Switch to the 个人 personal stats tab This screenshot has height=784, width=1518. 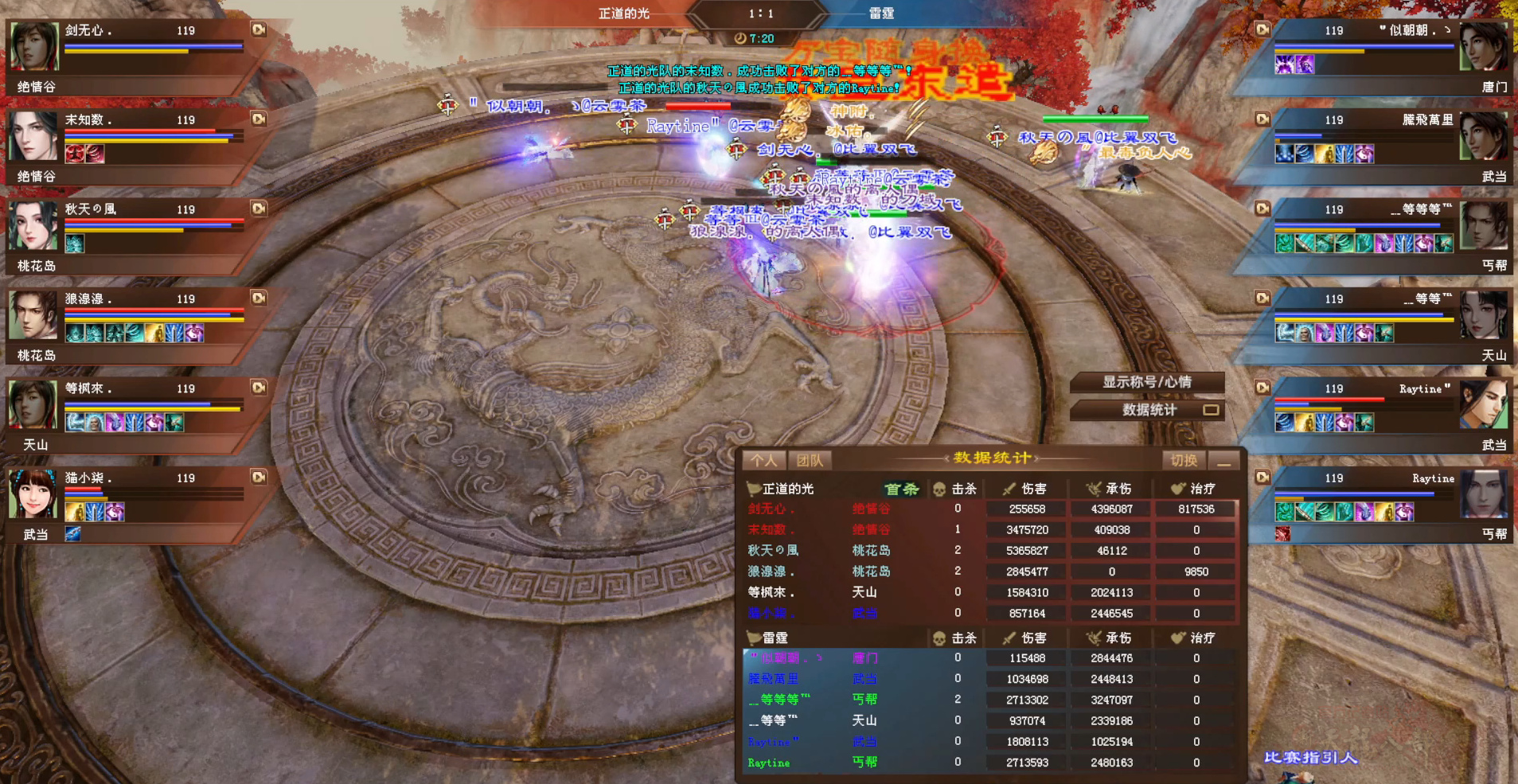pyautogui.click(x=764, y=460)
